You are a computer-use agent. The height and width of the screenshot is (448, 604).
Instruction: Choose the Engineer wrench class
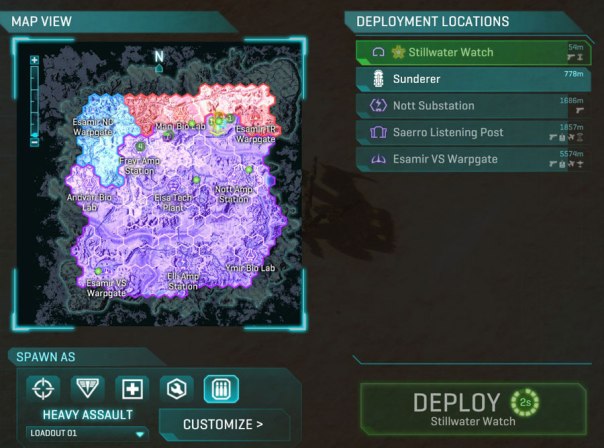click(x=176, y=388)
